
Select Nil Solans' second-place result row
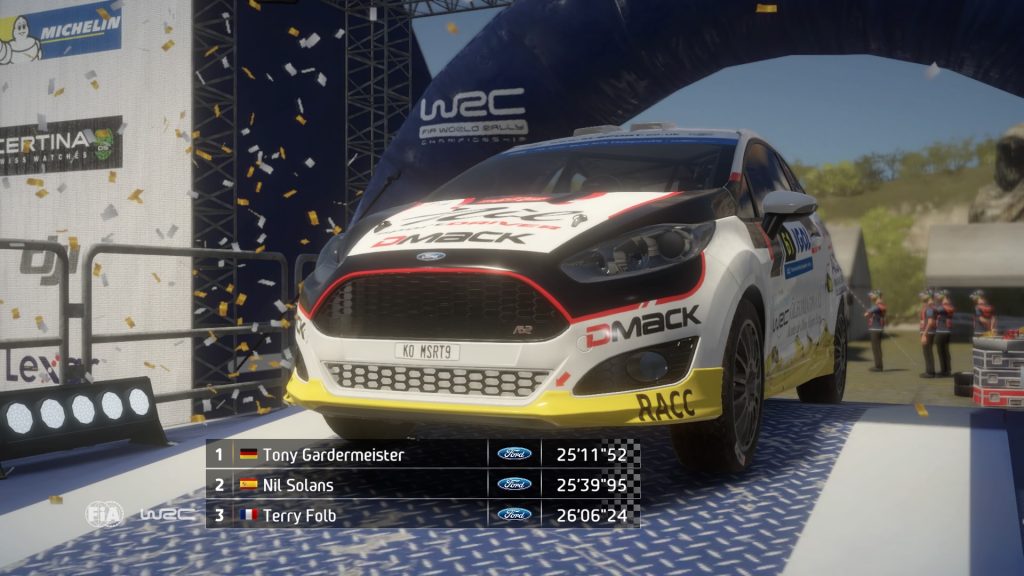click(422, 485)
